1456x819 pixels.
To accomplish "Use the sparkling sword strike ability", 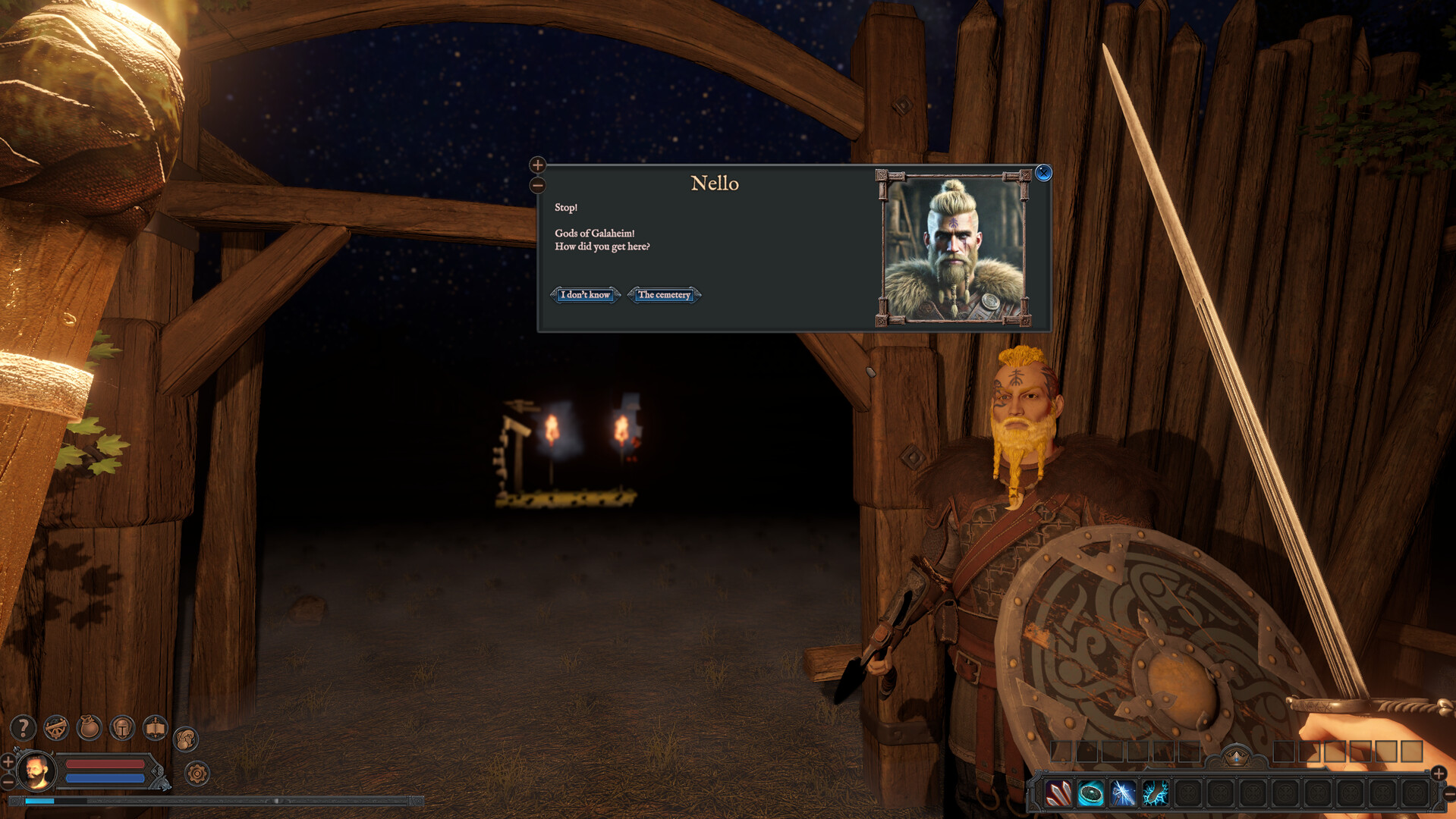I will pyautogui.click(x=1124, y=794).
